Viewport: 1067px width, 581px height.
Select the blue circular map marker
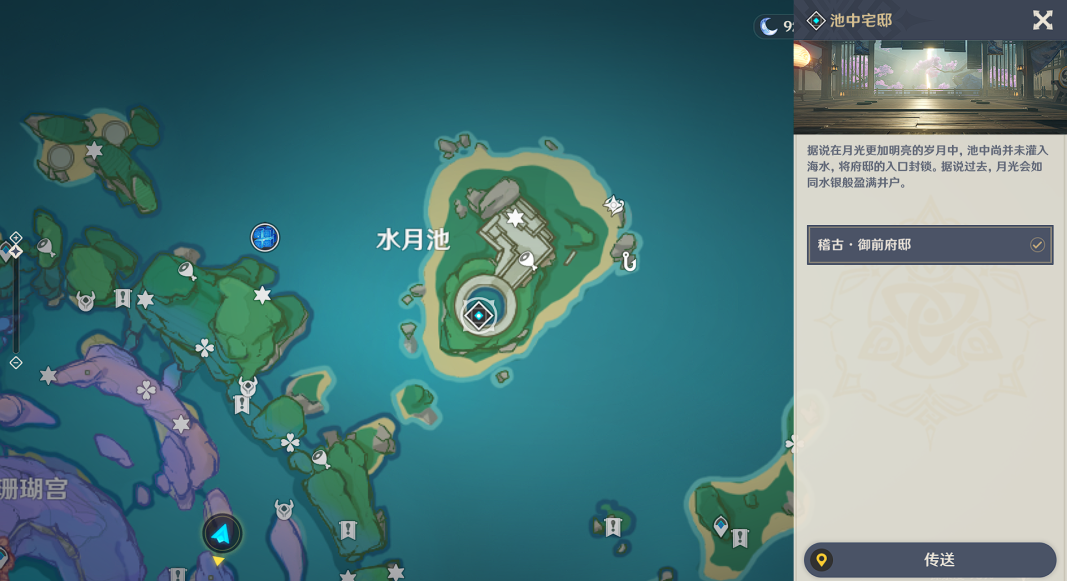pos(264,237)
